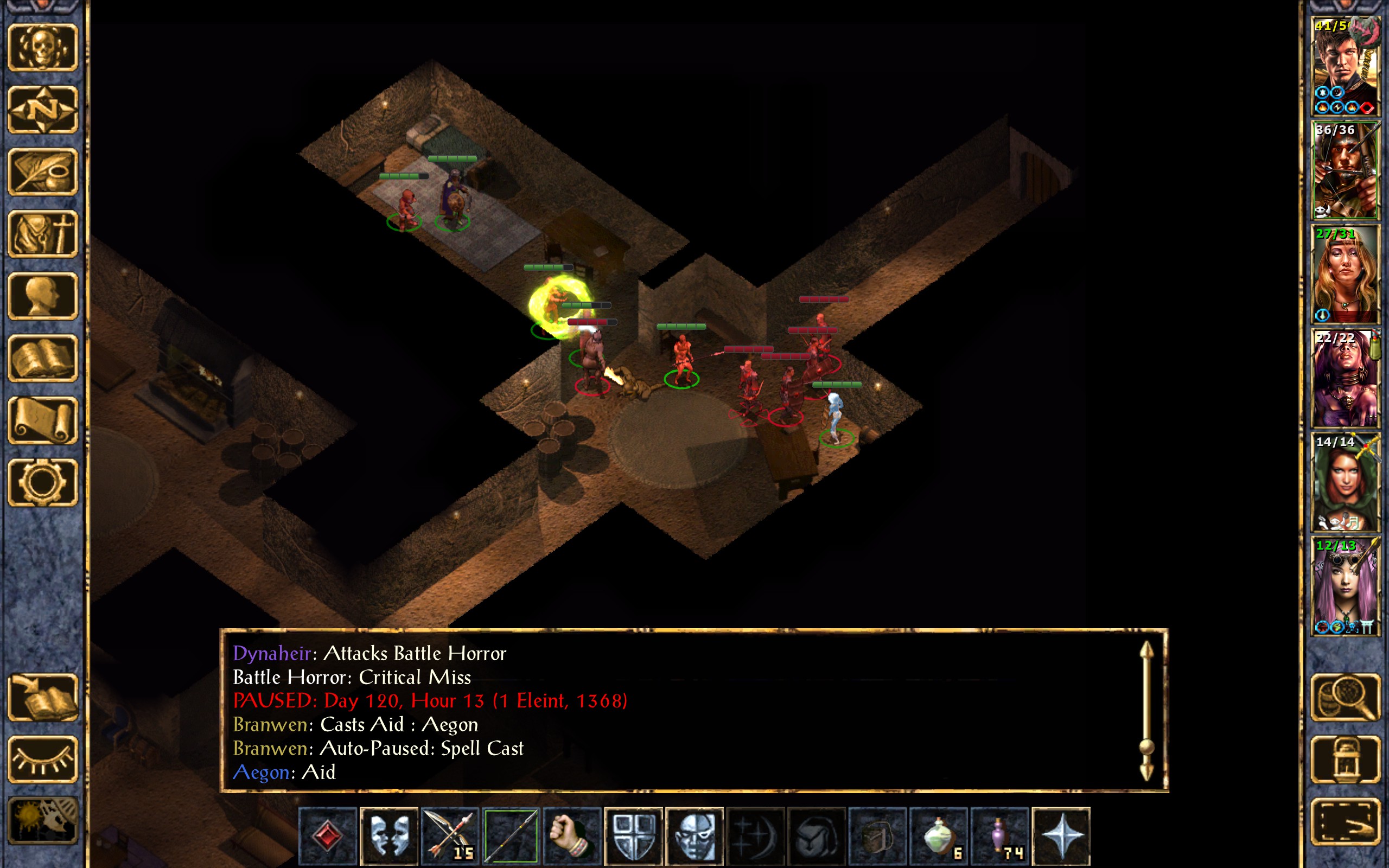Show the character record using the head icon

click(43, 296)
